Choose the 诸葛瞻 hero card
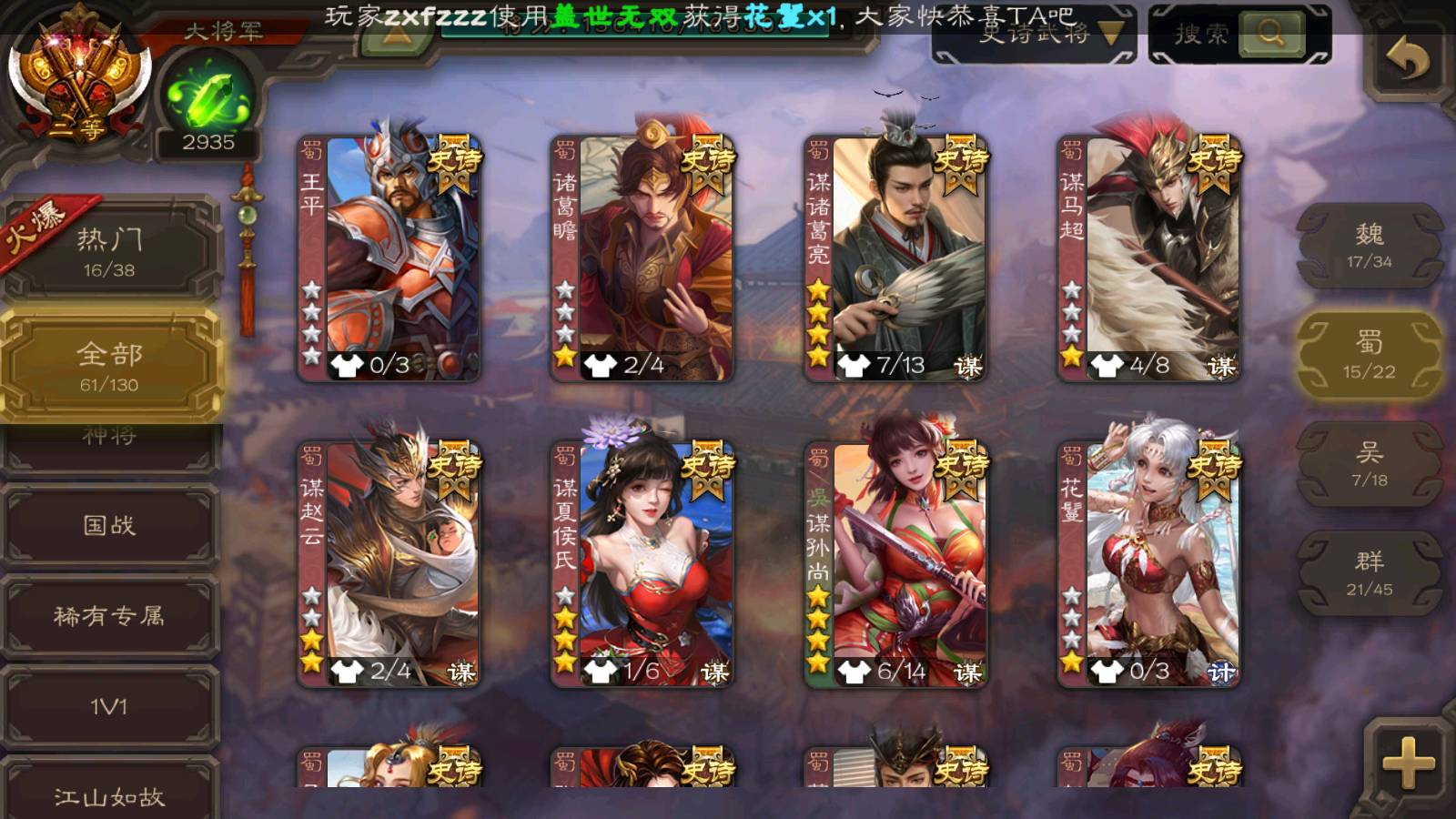 [x=642, y=258]
